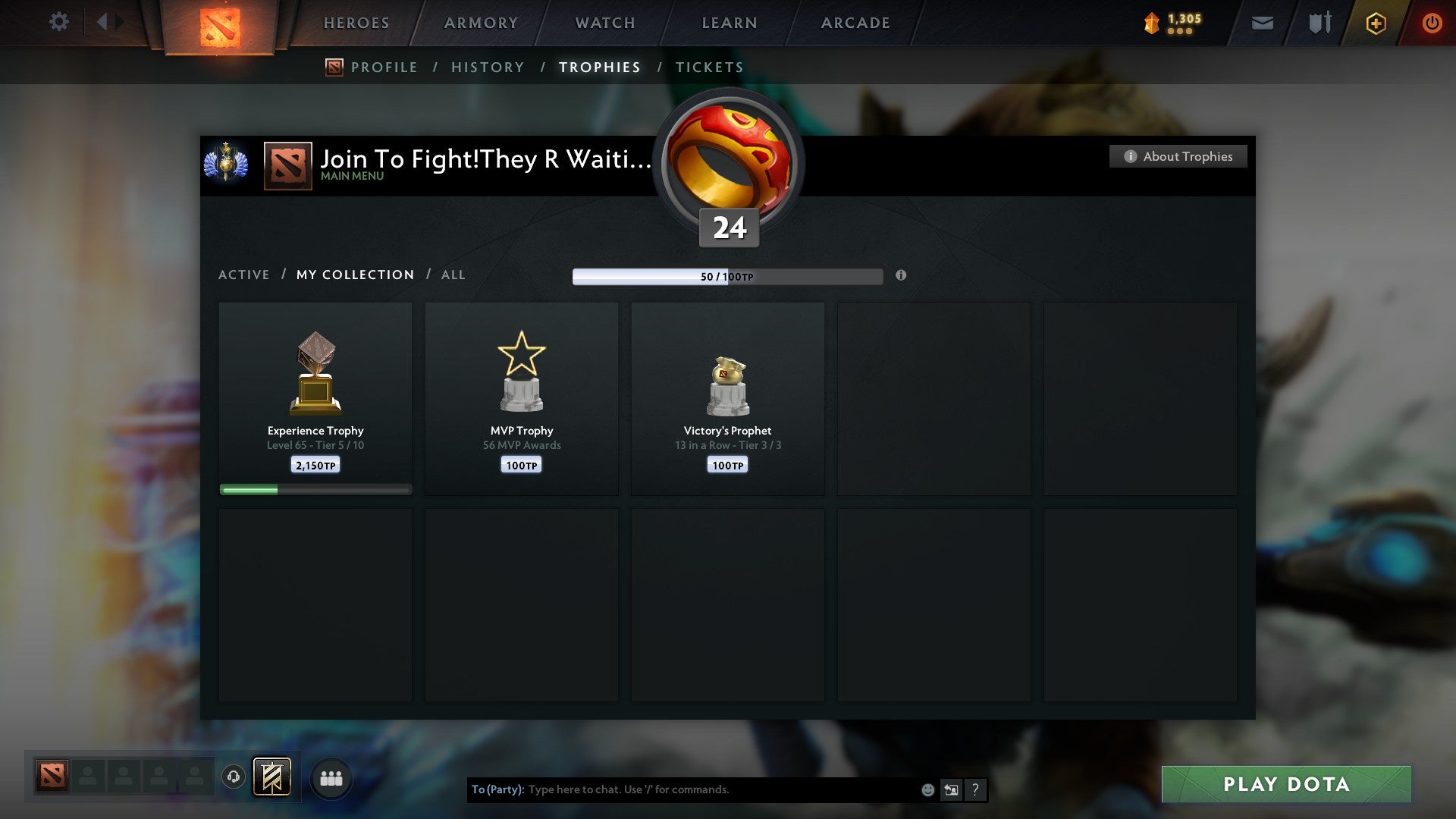Open the Battle Pass banner icon
The image size is (1456, 819).
coord(273,777)
